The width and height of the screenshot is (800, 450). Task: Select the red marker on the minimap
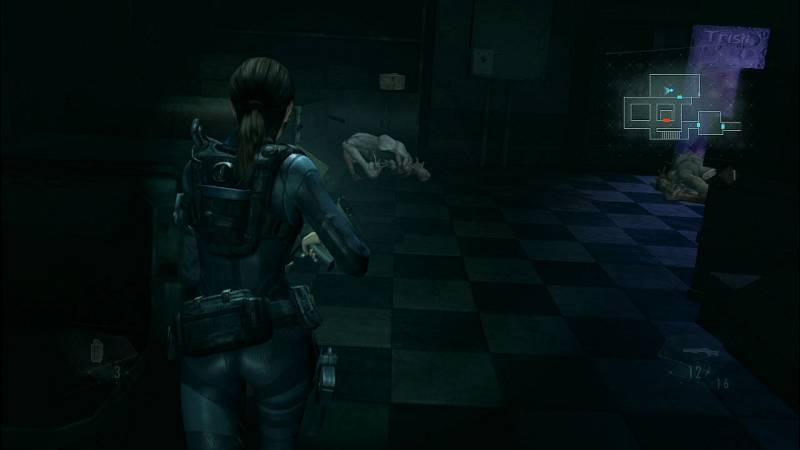666,119
